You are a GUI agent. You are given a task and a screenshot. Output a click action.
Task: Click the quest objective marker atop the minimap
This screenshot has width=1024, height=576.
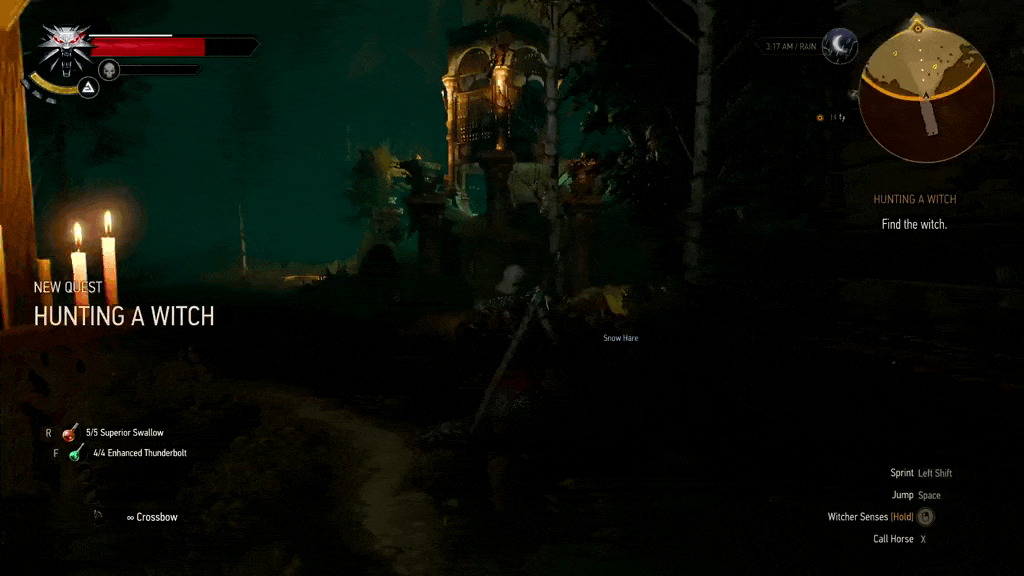pyautogui.click(x=918, y=18)
